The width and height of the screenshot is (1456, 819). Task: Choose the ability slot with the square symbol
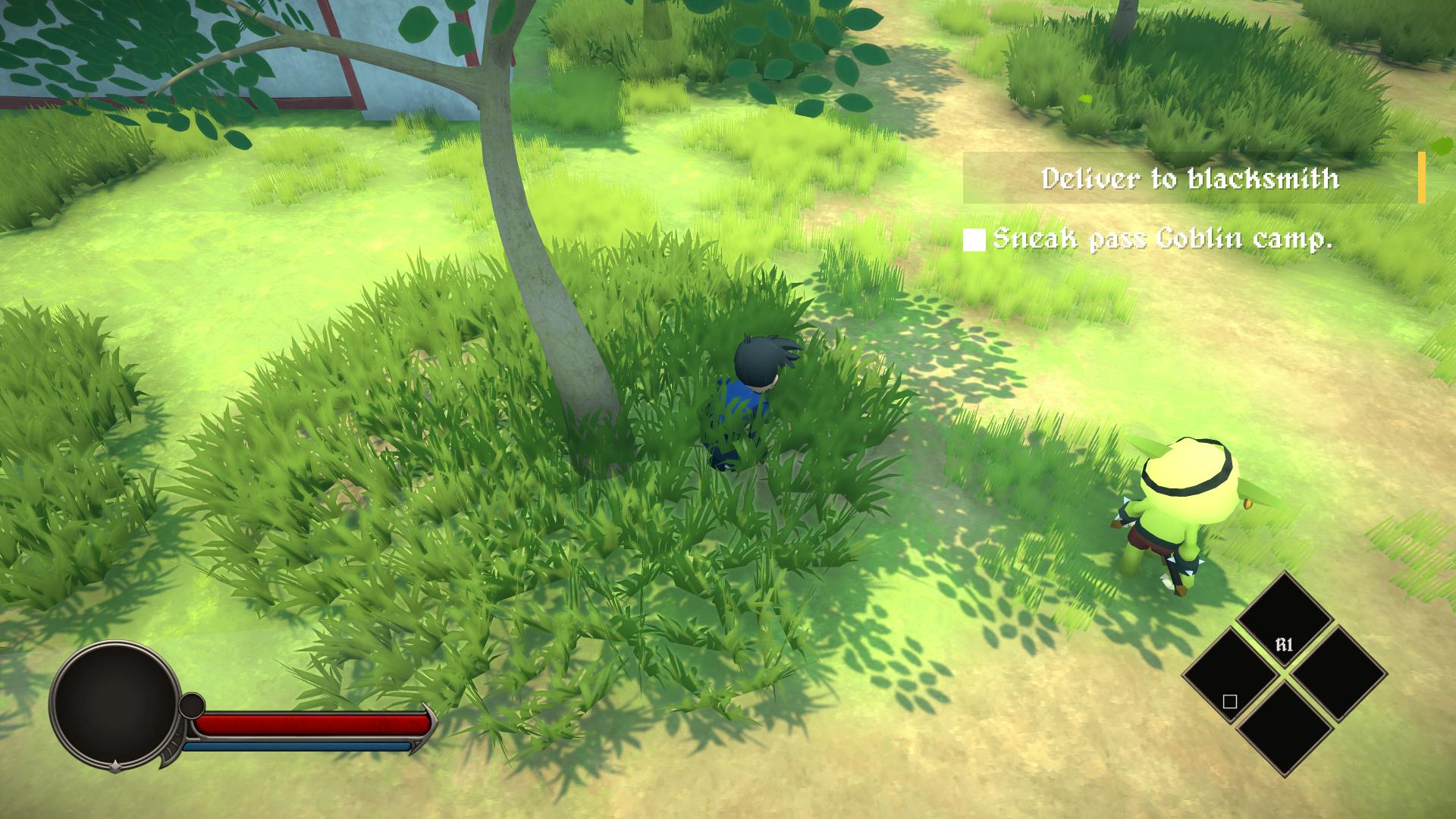tap(1230, 678)
